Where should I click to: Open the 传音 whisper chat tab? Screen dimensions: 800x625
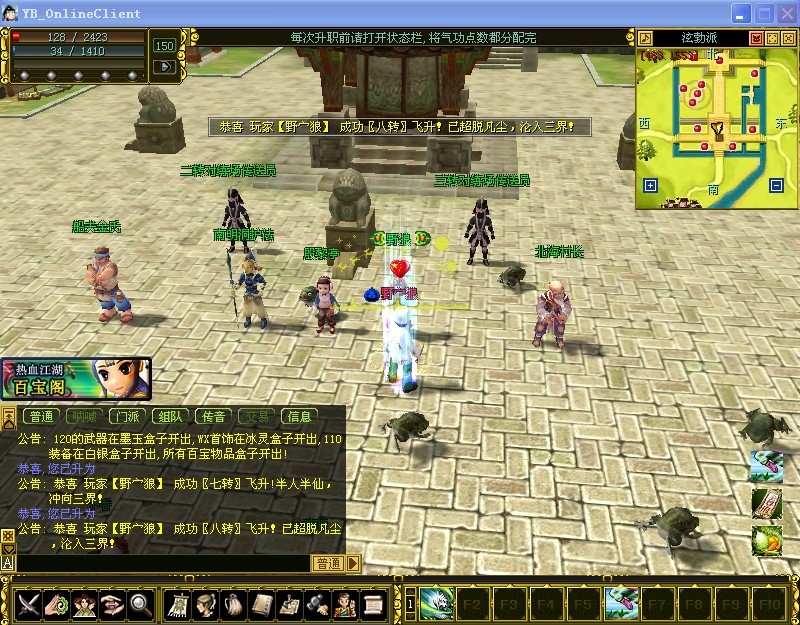tap(213, 417)
